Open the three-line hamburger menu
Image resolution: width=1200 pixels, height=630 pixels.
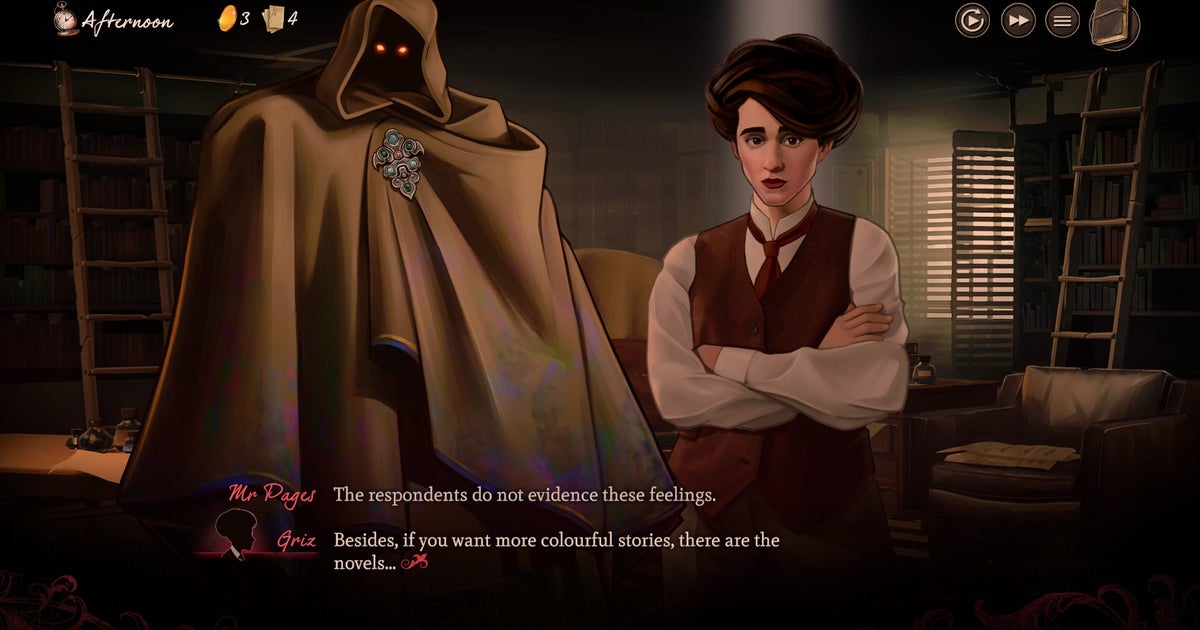[x=1062, y=20]
